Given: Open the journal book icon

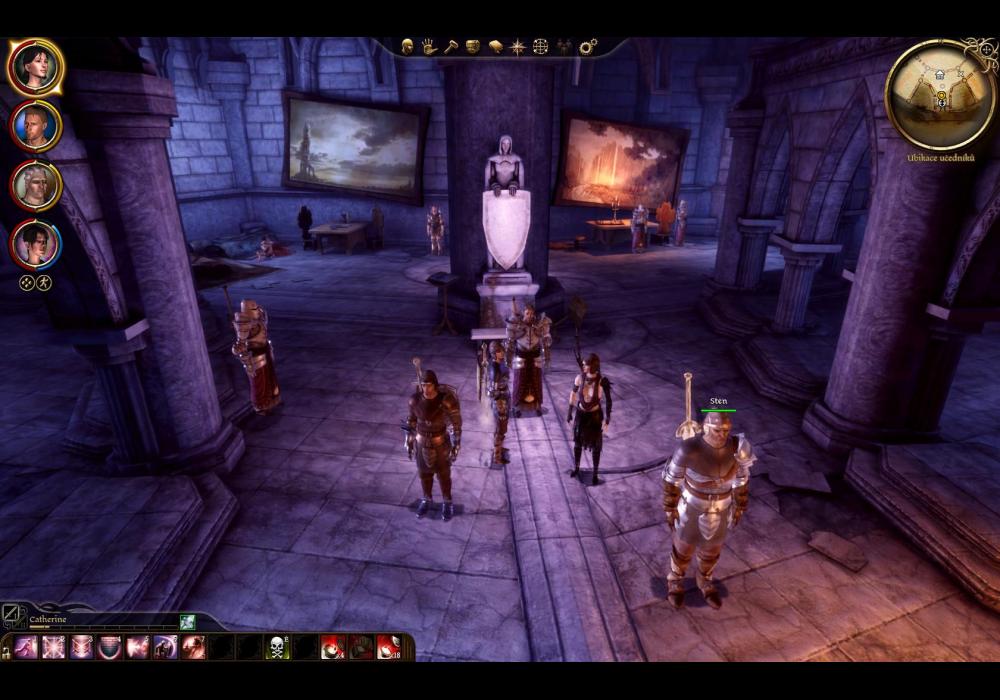Looking at the screenshot, I should pyautogui.click(x=495, y=46).
